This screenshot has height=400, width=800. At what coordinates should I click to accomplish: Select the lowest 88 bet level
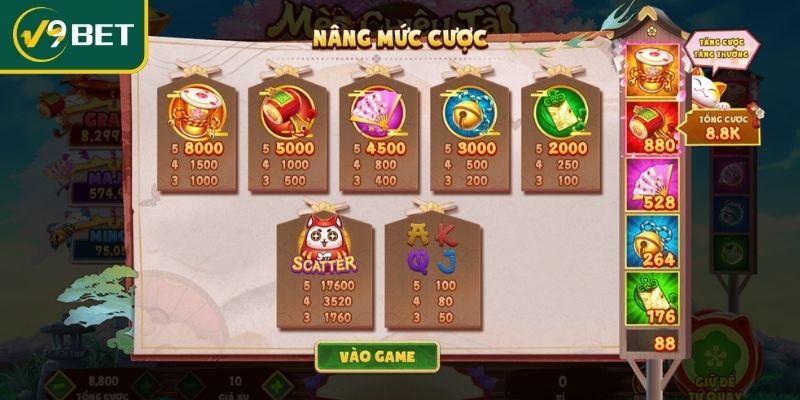click(652, 343)
